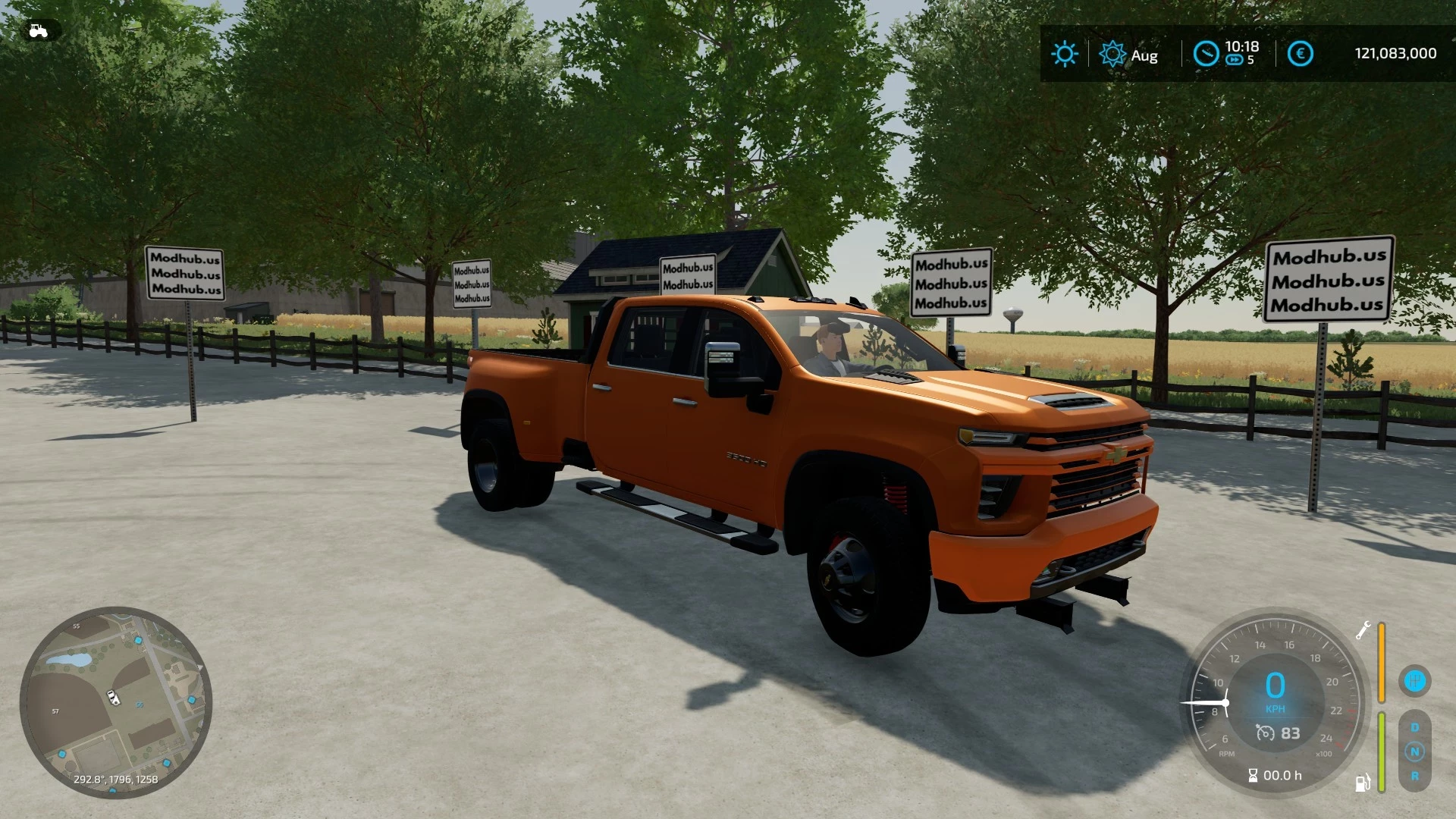Click the blue clock icon

coord(1206,54)
